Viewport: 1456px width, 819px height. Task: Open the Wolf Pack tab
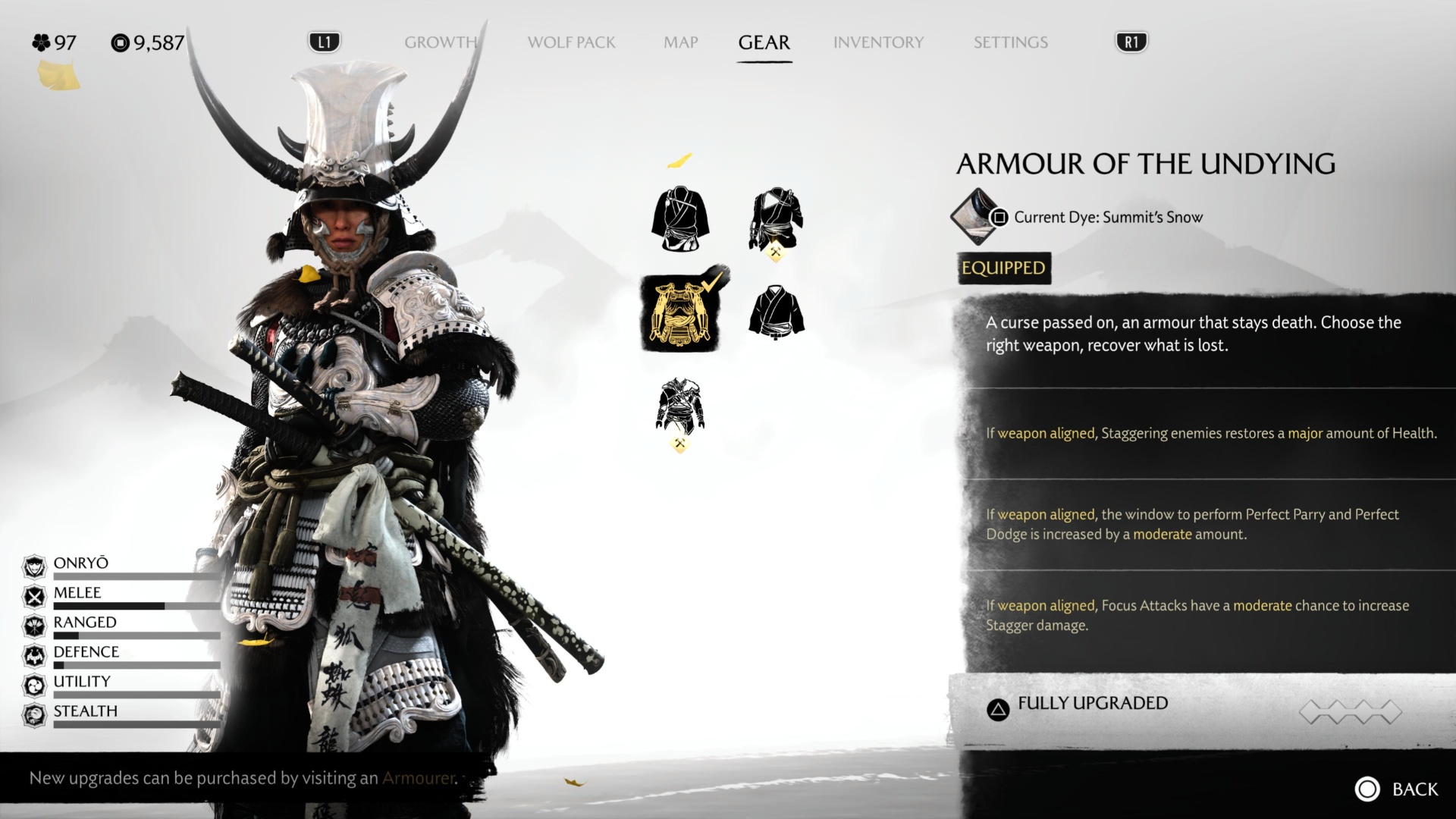tap(571, 42)
